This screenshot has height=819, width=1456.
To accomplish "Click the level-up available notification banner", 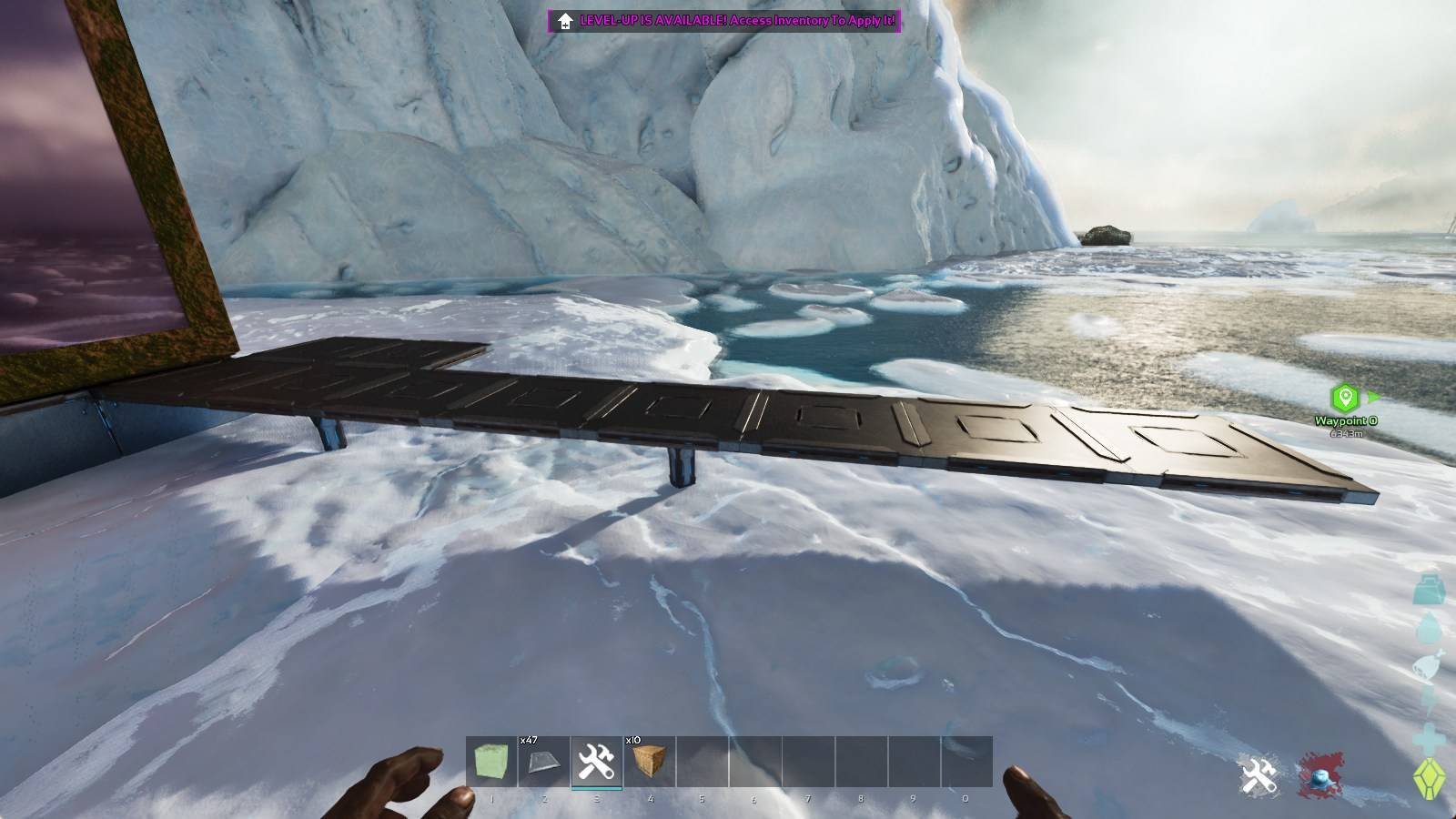I will click(x=724, y=21).
